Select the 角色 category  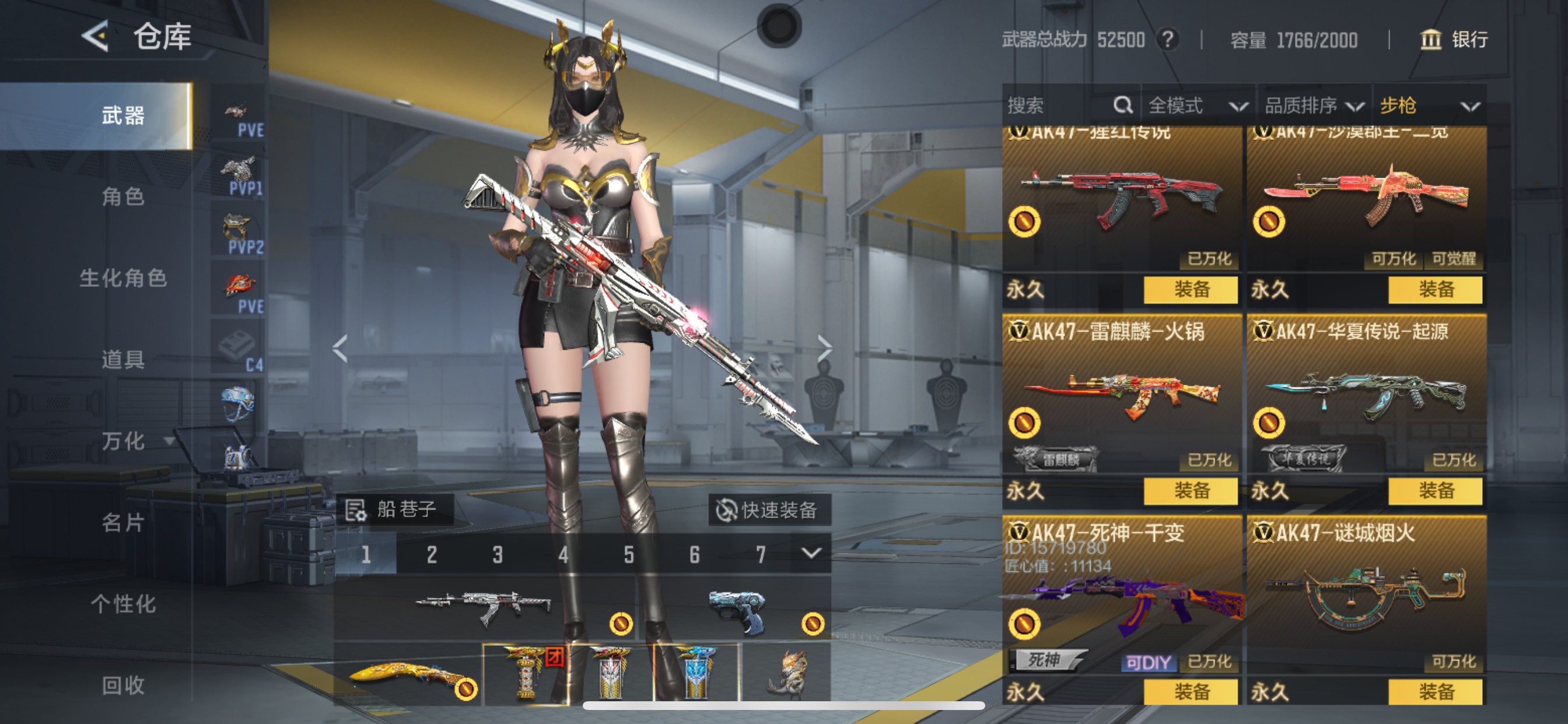(123, 196)
